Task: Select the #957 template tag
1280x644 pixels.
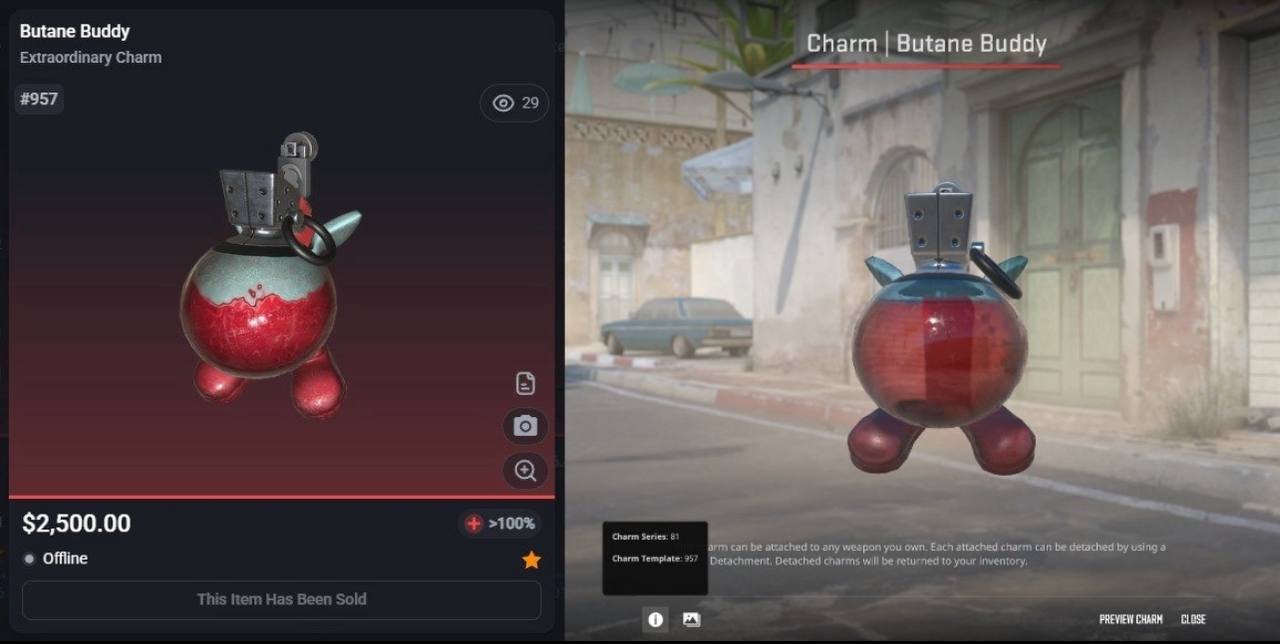Action: point(39,99)
